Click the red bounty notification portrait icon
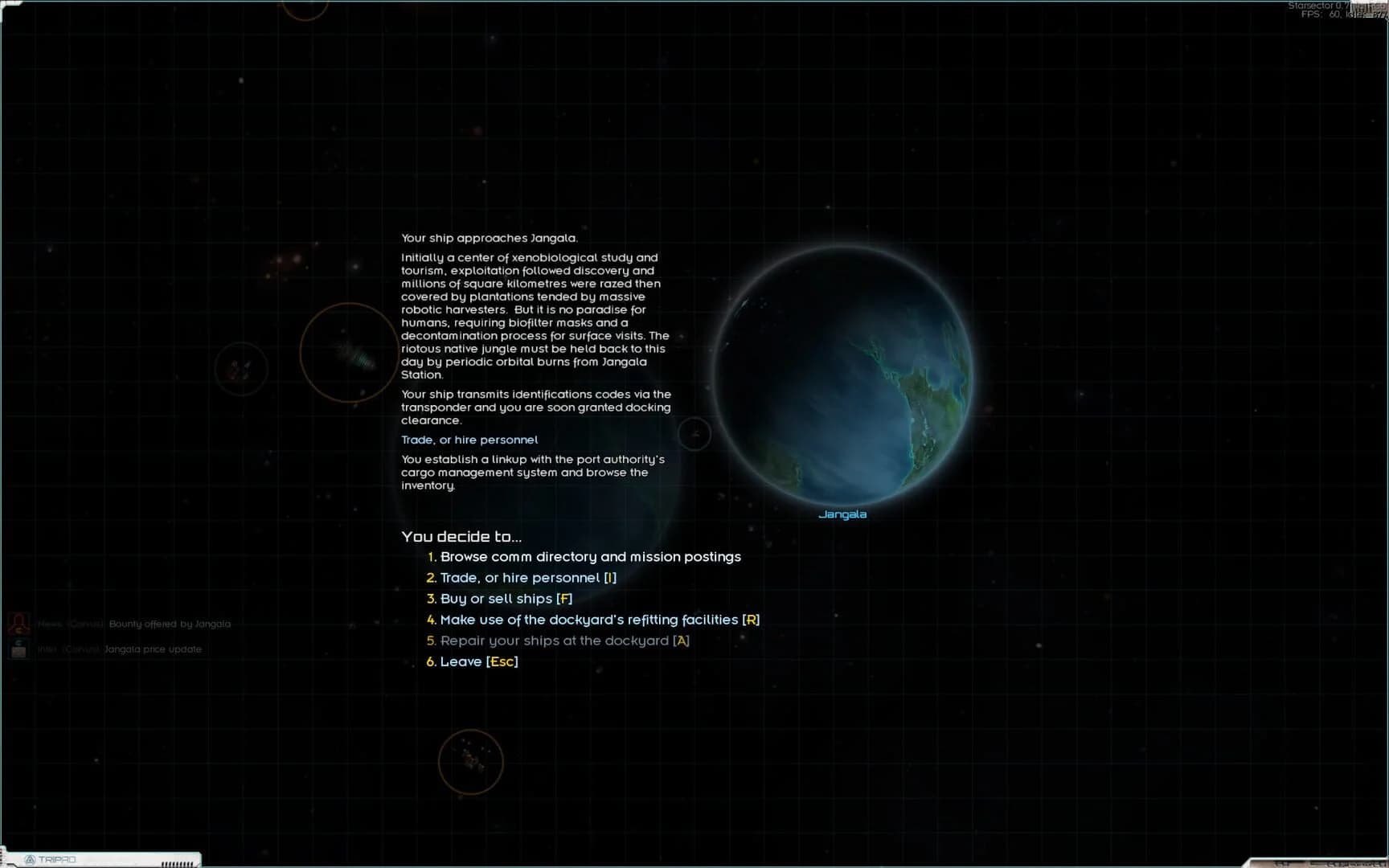The width and height of the screenshot is (1389, 868). coord(18,623)
